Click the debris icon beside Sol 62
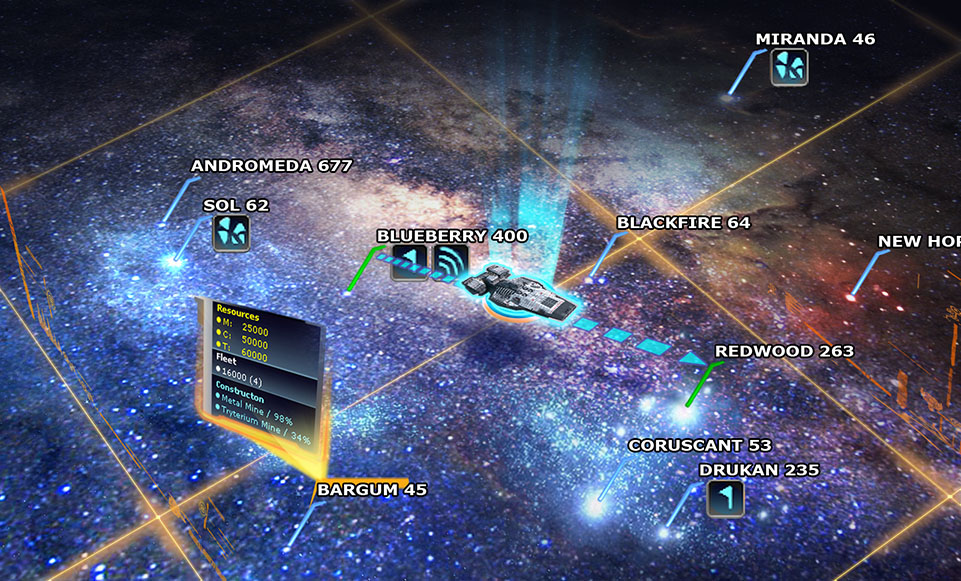 tap(231, 233)
